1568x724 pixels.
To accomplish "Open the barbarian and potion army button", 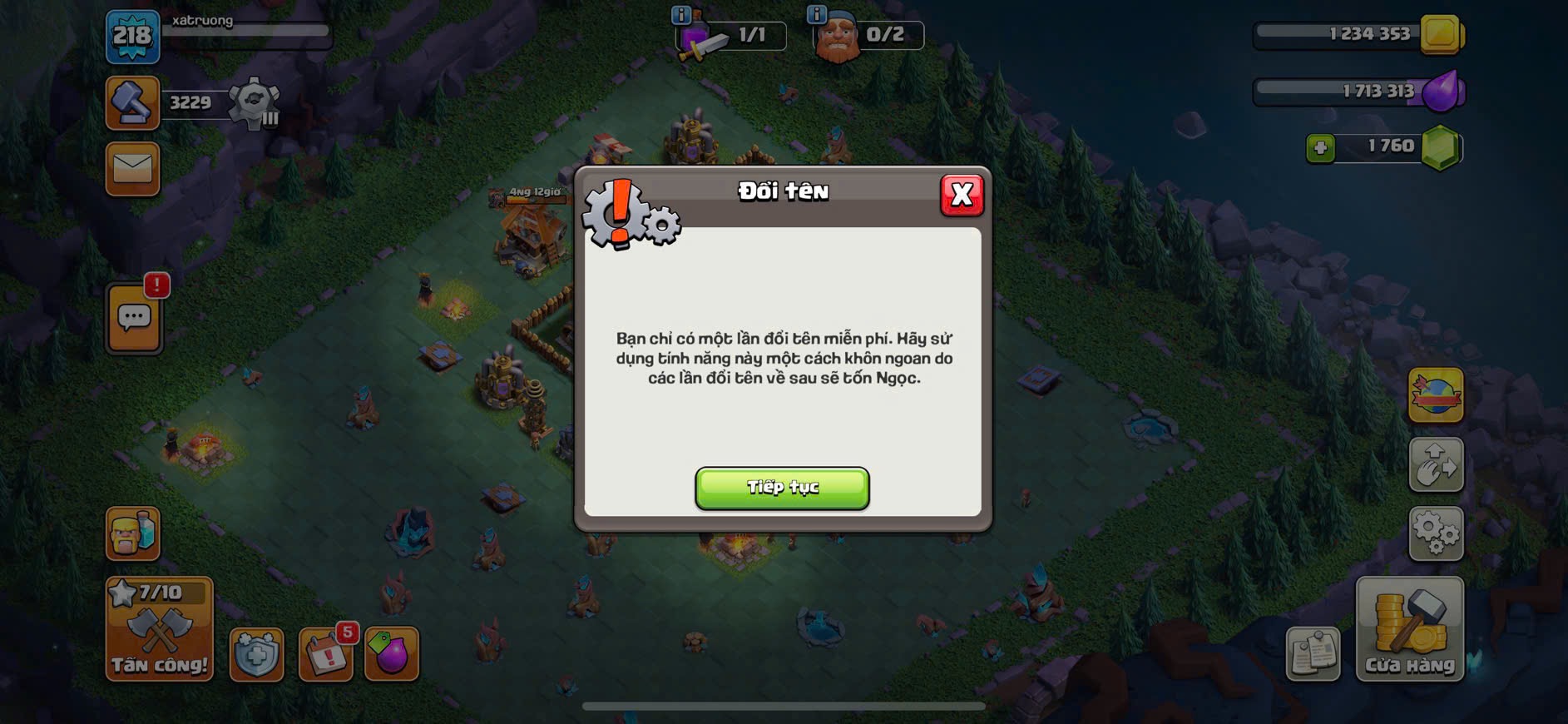I will 132,533.
